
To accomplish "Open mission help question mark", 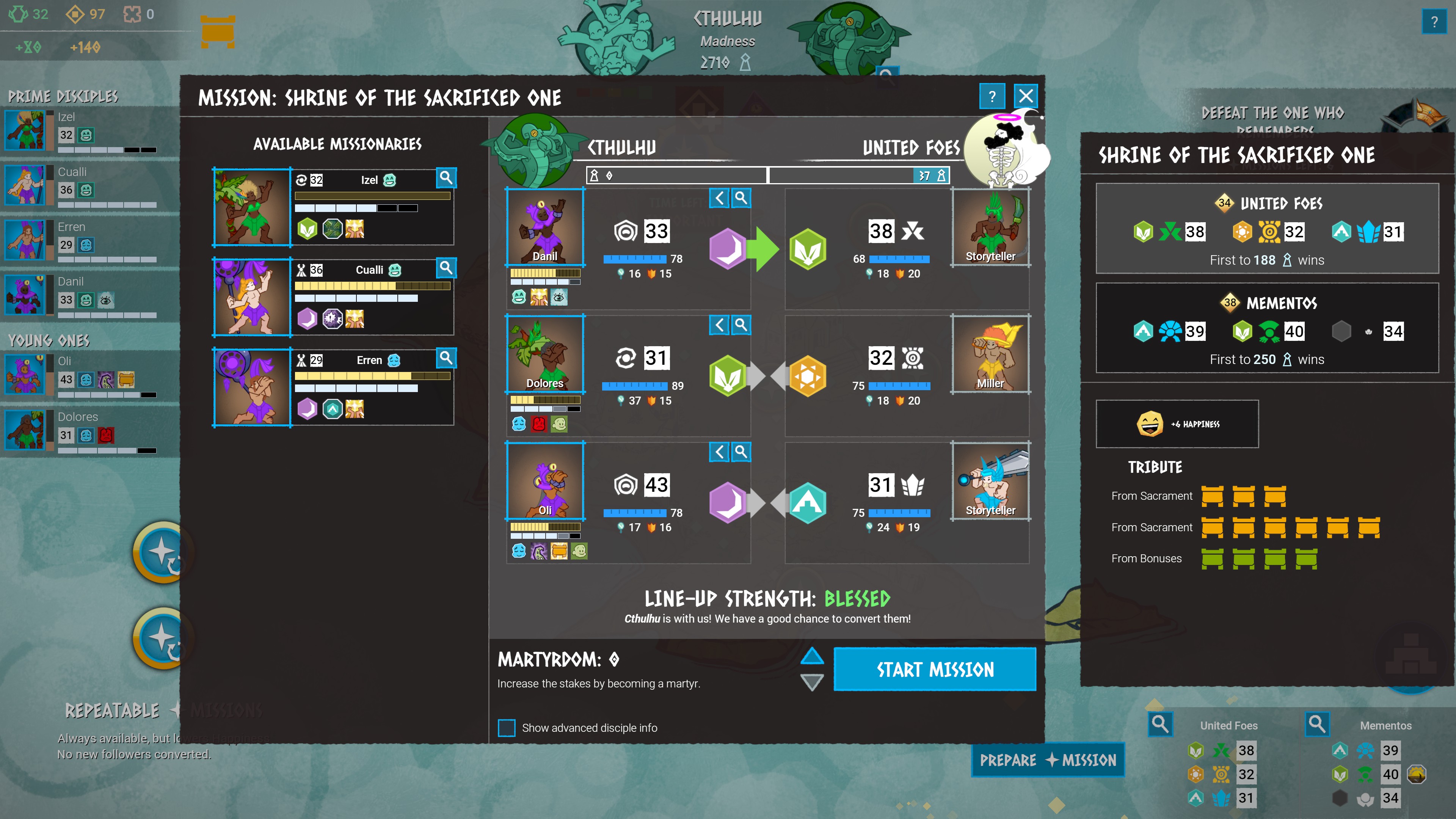I will [x=992, y=96].
